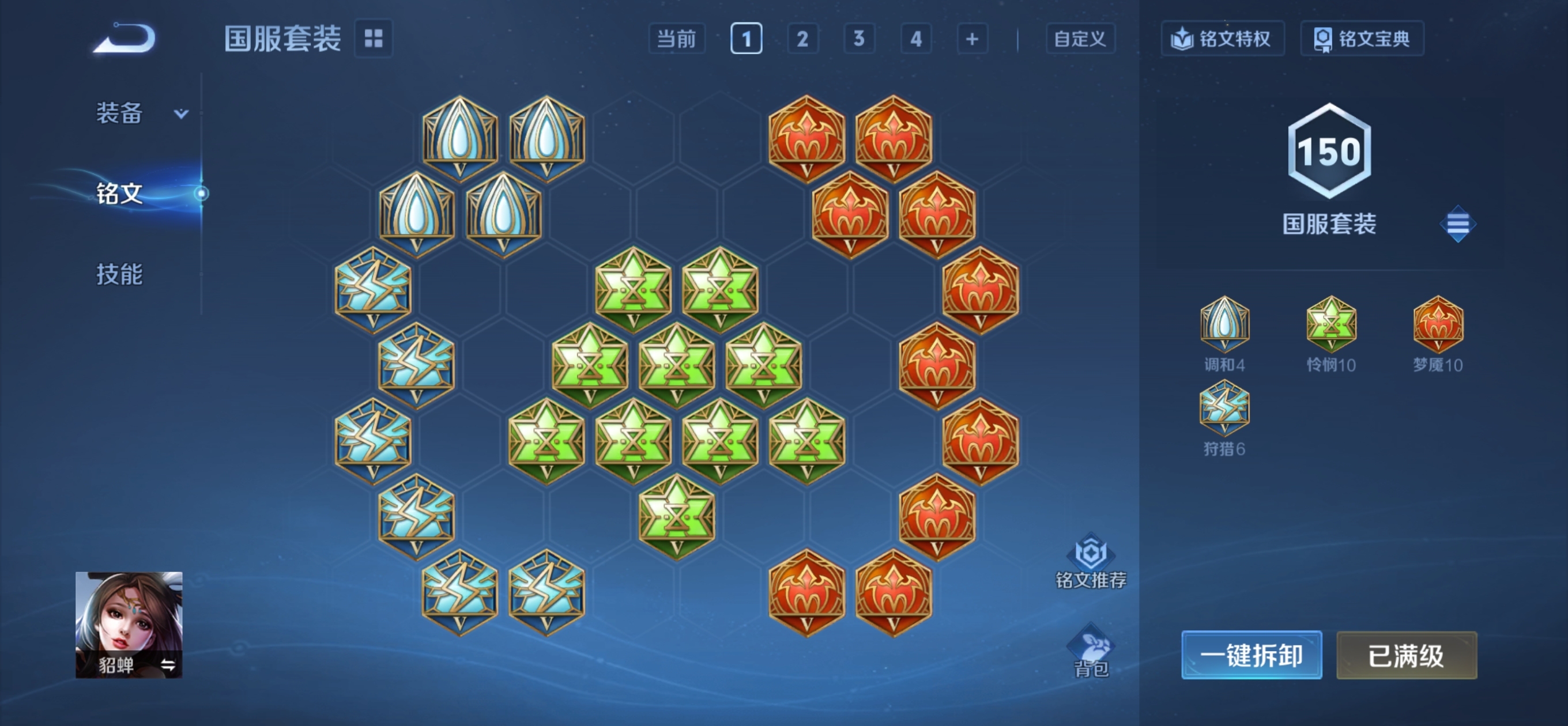Select the 狩猎6 rune summary icon

pyautogui.click(x=1224, y=409)
